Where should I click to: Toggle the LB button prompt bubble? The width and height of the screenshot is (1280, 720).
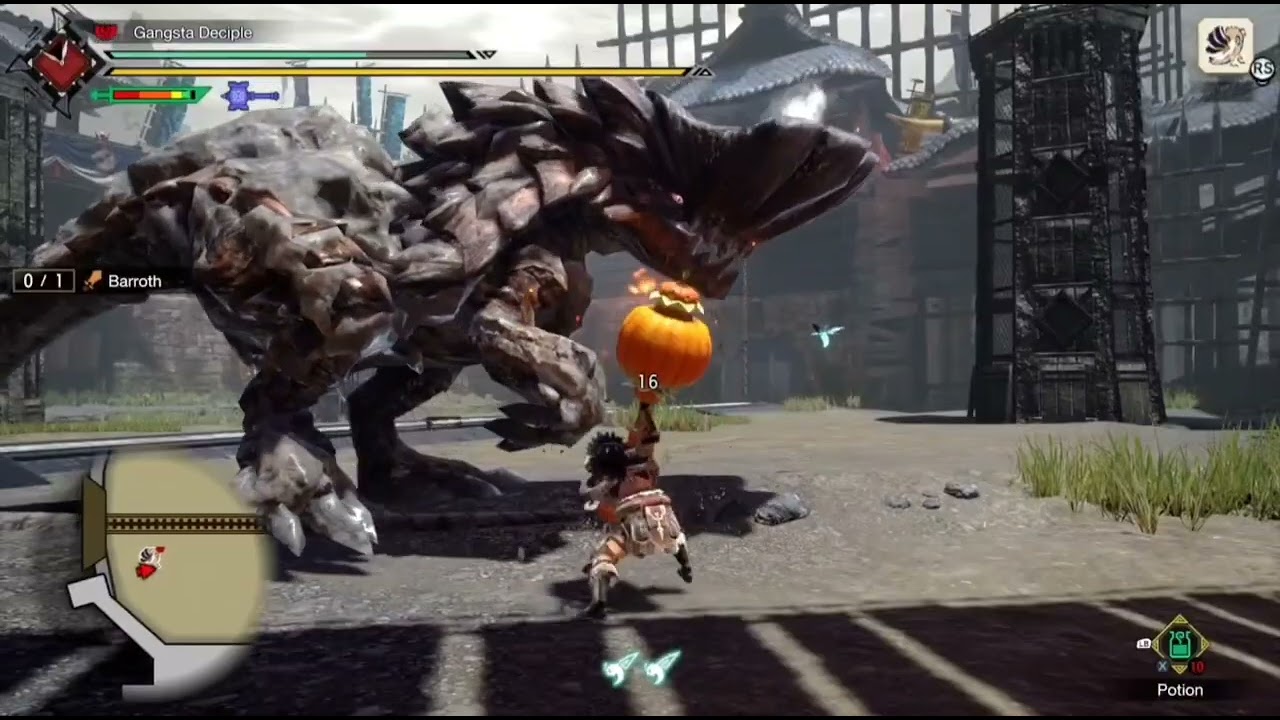point(1144,644)
